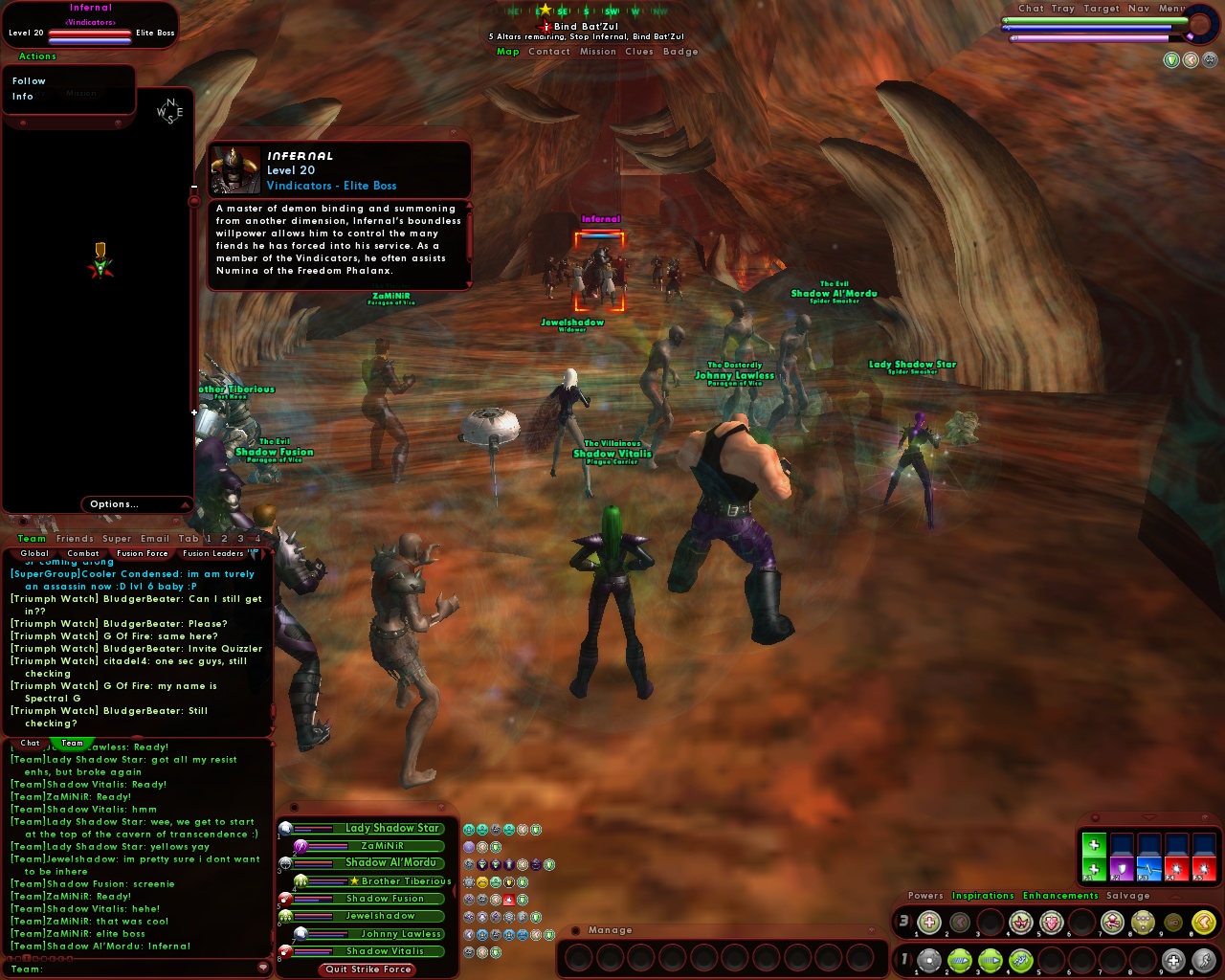This screenshot has height=980, width=1225.
Task: Open Options... on the map window
Action: click(x=113, y=504)
